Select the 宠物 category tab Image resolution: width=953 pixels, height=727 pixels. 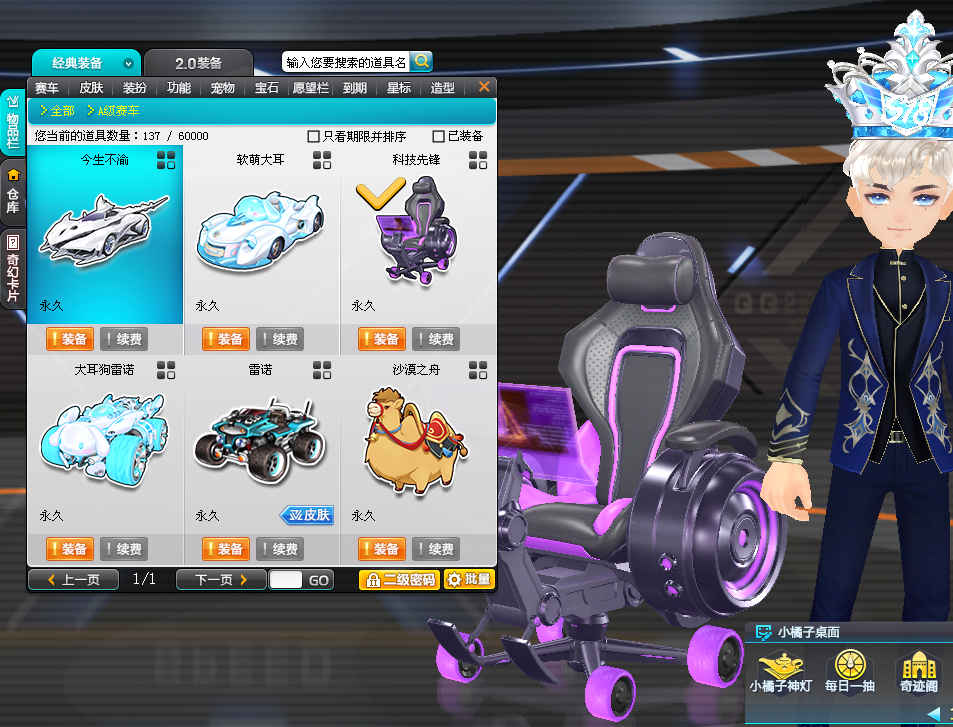point(222,88)
